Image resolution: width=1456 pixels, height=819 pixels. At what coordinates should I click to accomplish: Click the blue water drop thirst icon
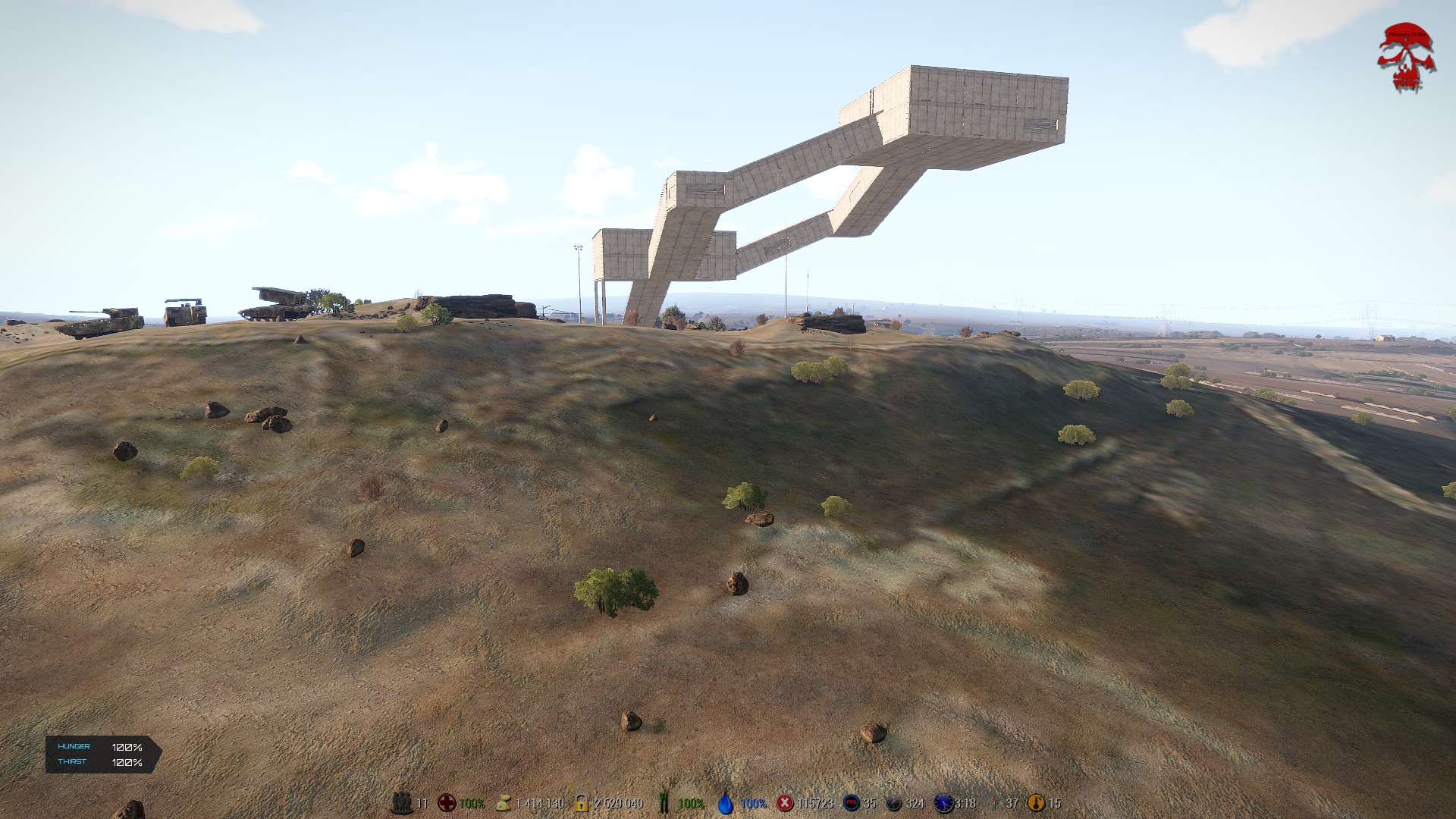pyautogui.click(x=726, y=803)
